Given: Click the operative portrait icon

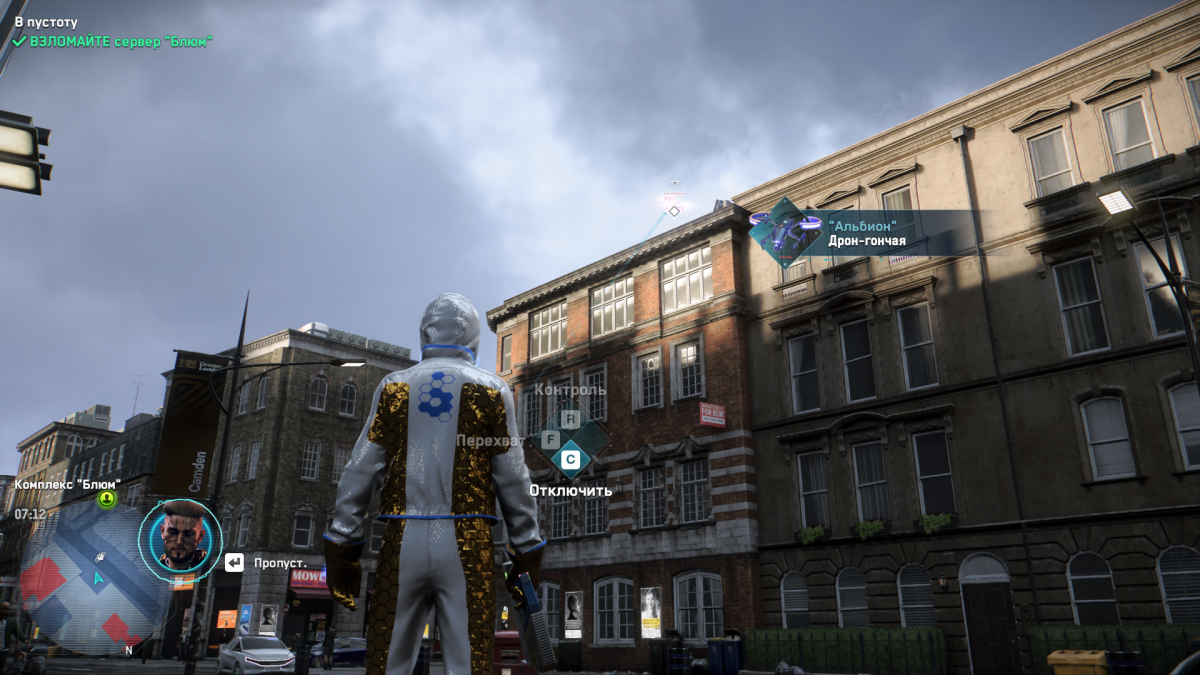Looking at the screenshot, I should (180, 541).
